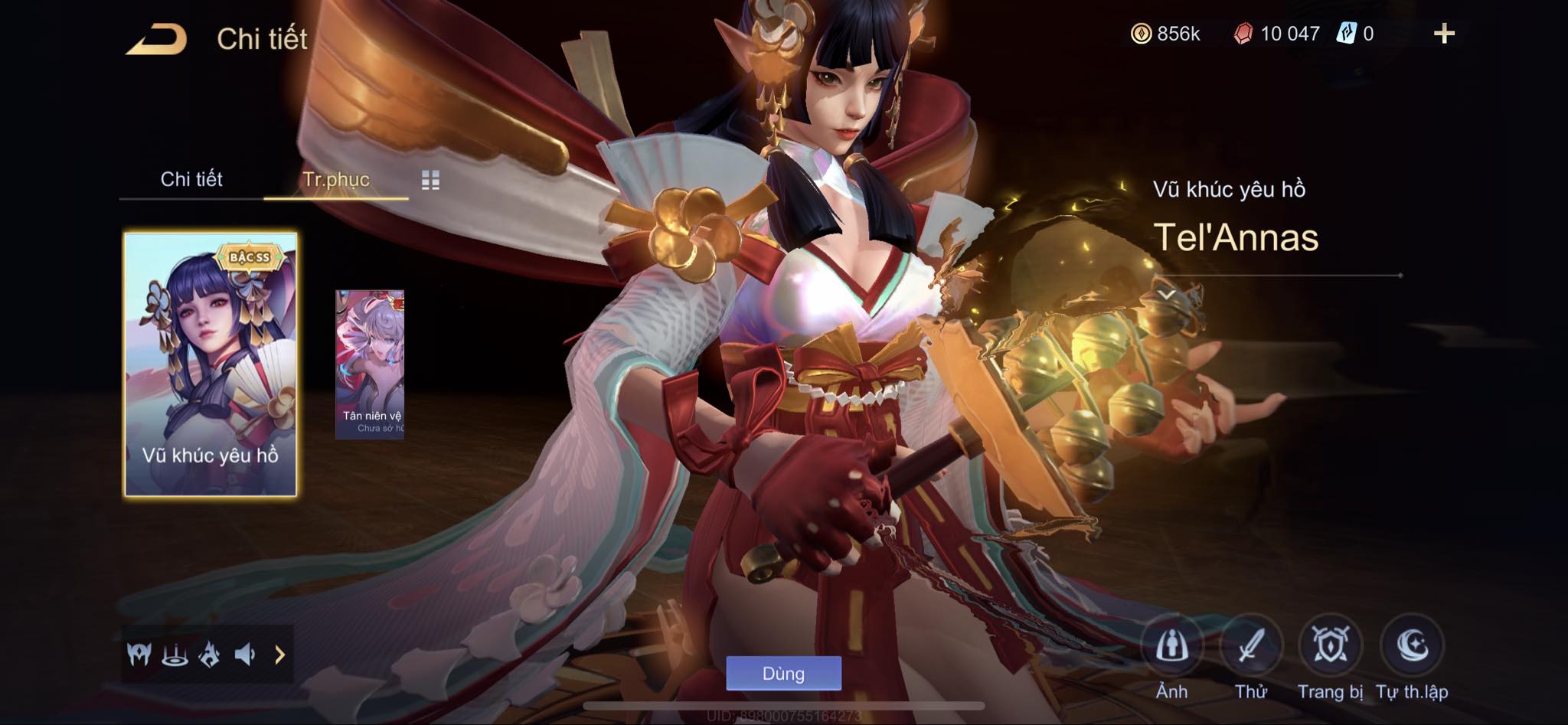
Task: Select the Vũ khúc yêu hồ skin card
Action: [211, 364]
